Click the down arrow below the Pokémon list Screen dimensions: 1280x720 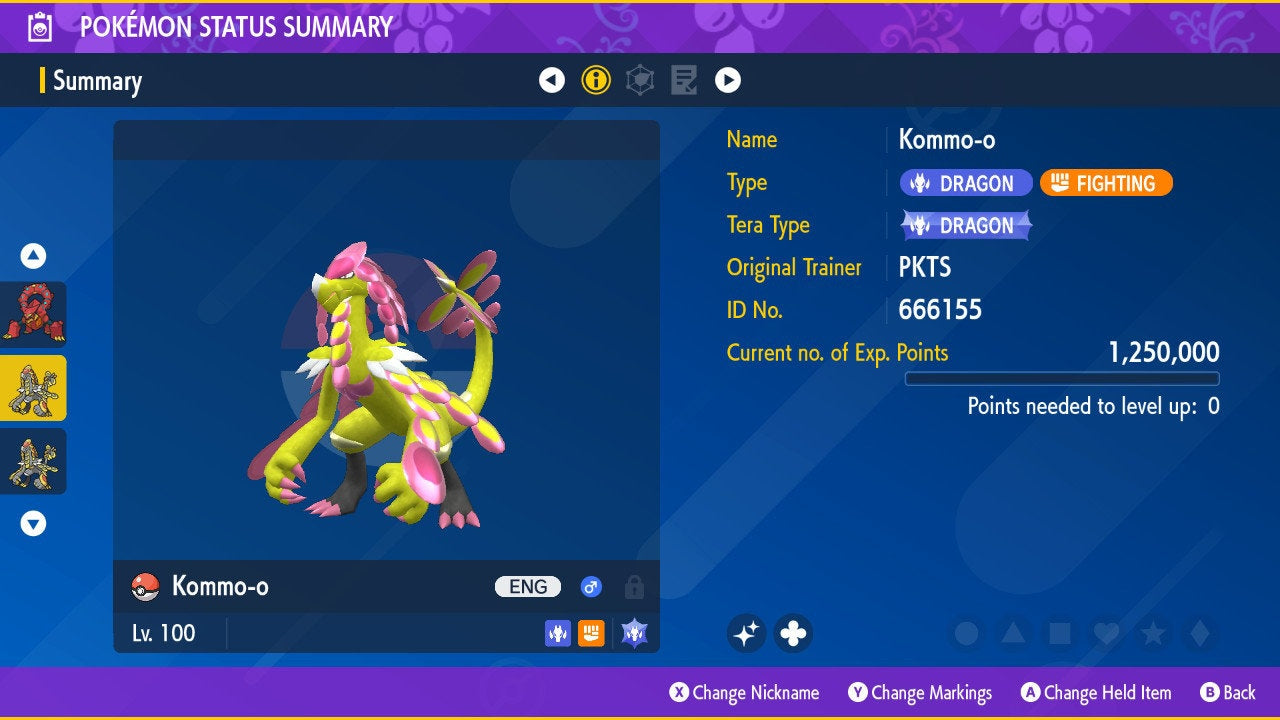coord(33,523)
